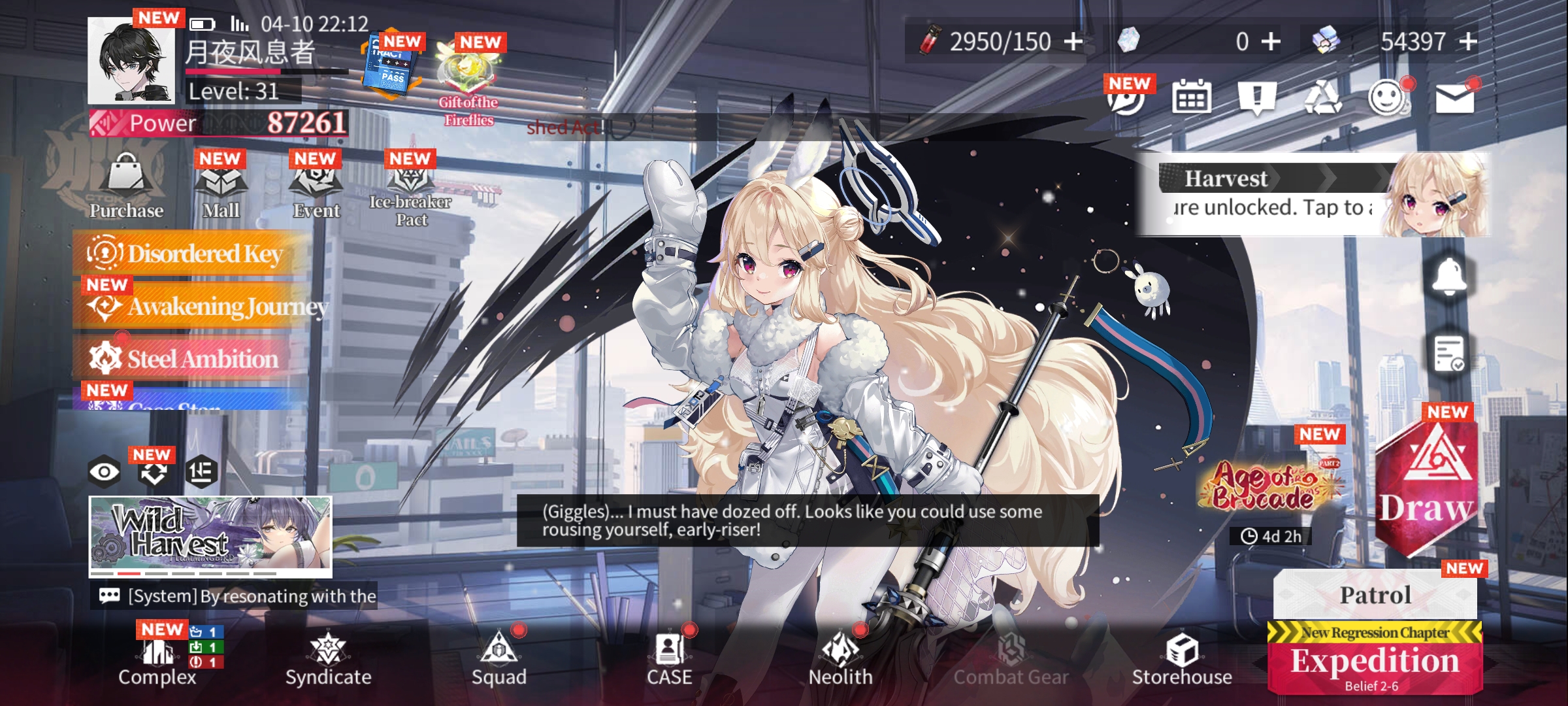
Task: Open the Squad menu
Action: point(499,659)
